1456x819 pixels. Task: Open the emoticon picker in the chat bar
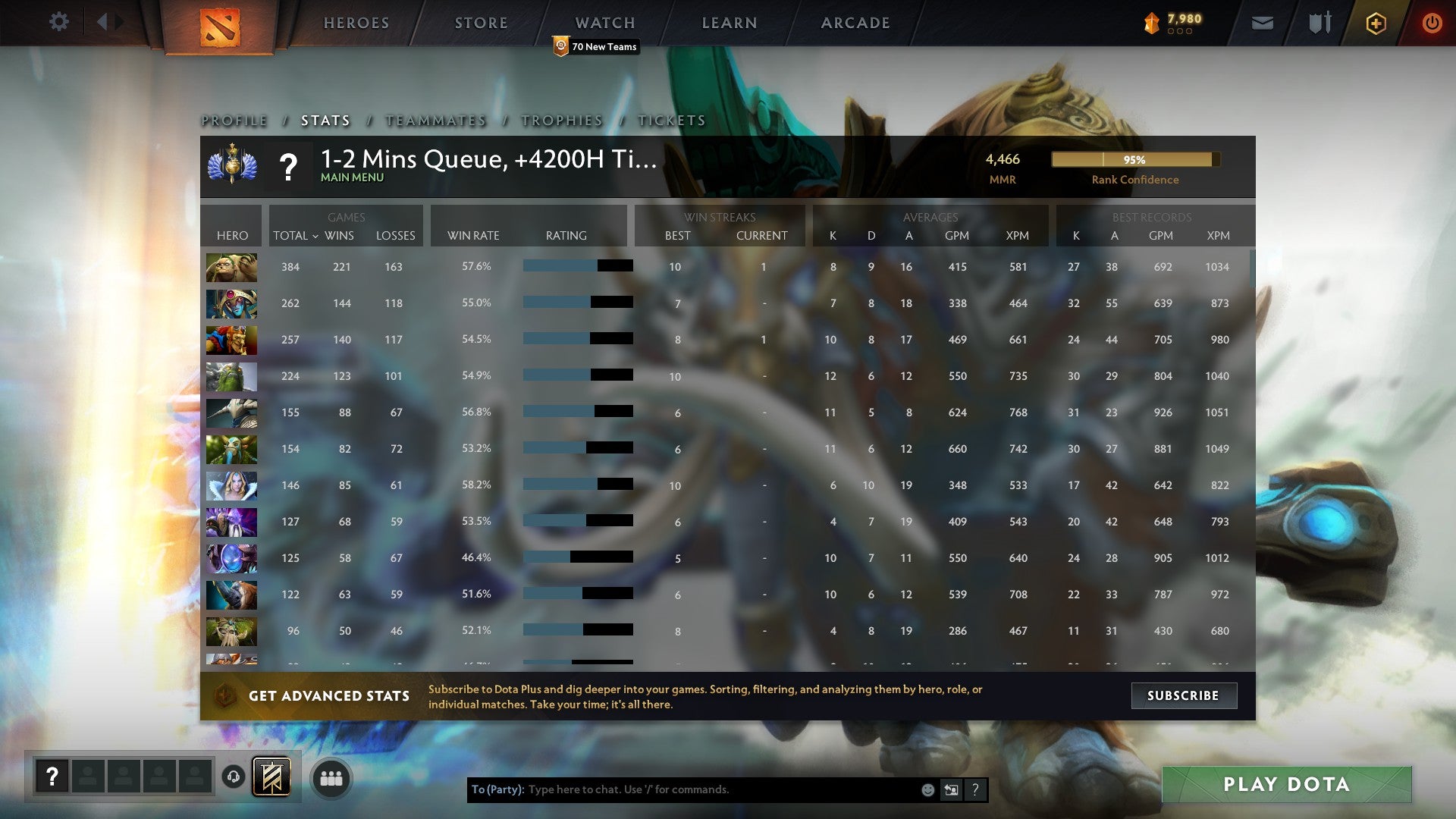[x=927, y=789]
